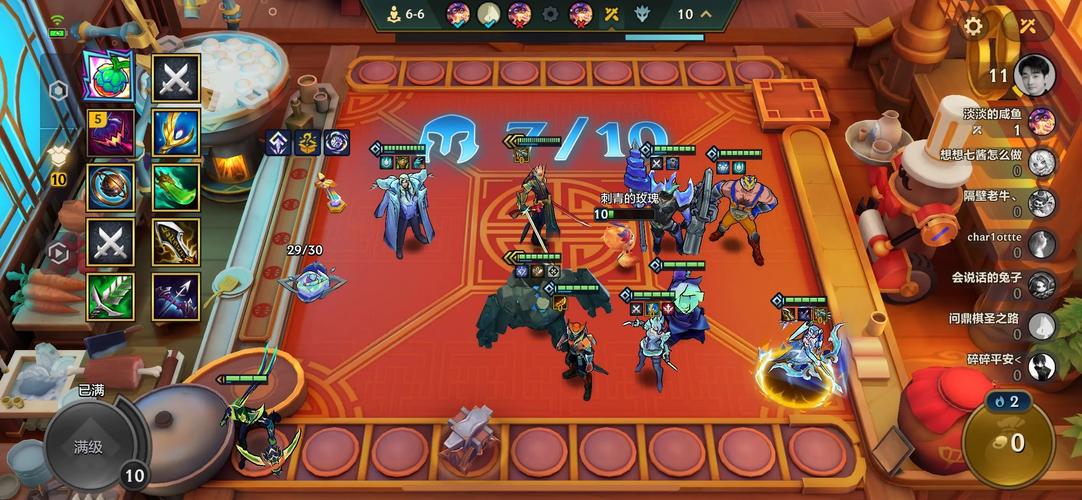The image size is (1082, 500).
Task: Open the settings gear menu
Action: pos(973,26)
